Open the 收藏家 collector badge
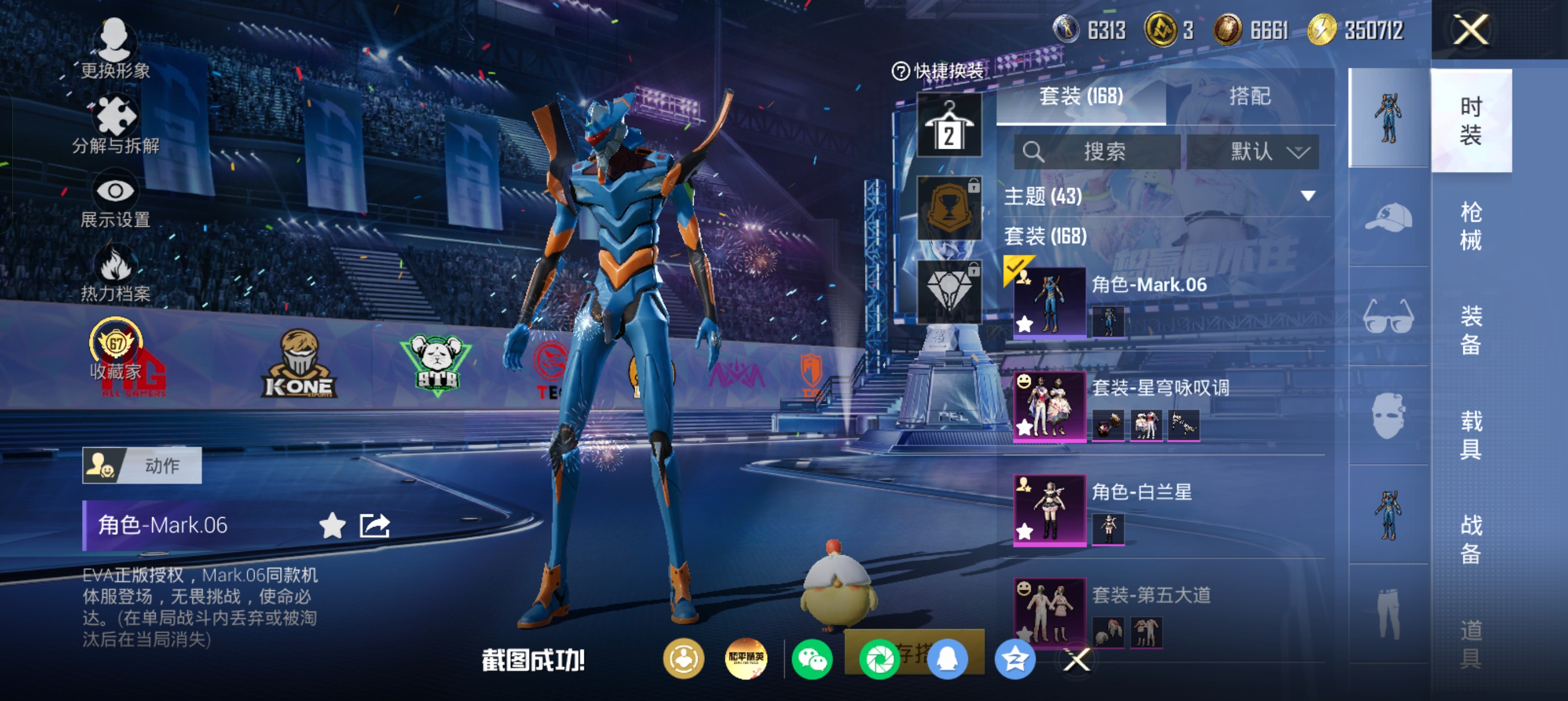 pyautogui.click(x=115, y=352)
